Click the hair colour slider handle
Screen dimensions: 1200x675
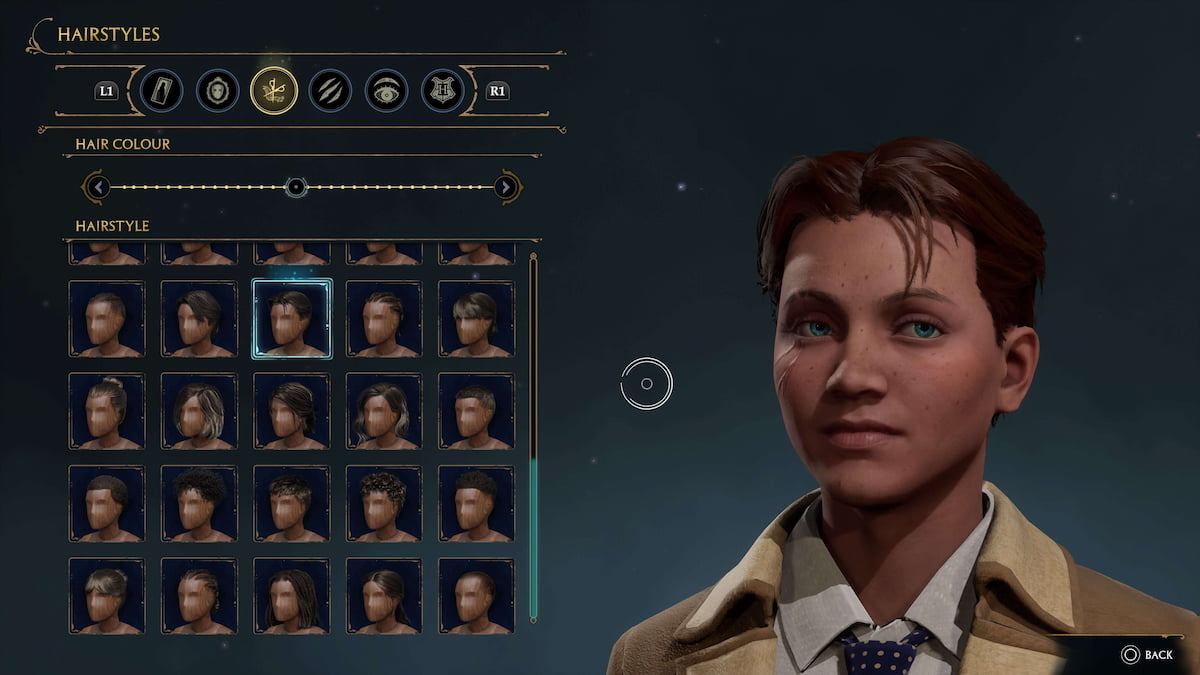[295, 187]
